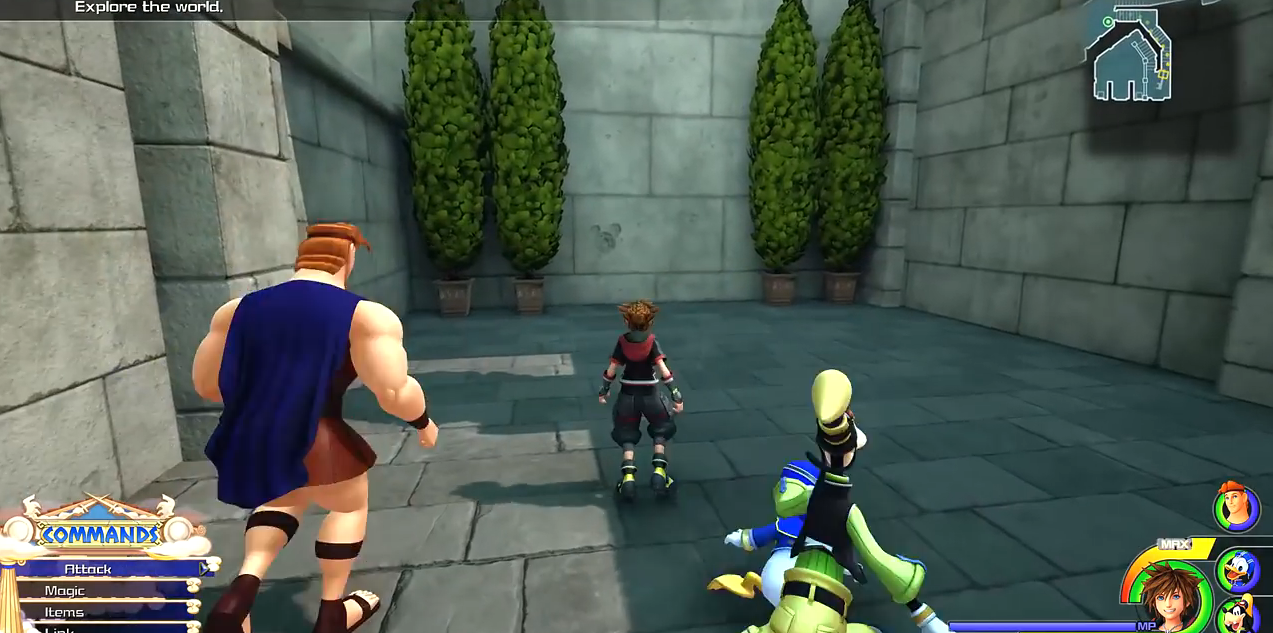Select Donald's party portrait
This screenshot has height=633, width=1273.
(x=1237, y=570)
